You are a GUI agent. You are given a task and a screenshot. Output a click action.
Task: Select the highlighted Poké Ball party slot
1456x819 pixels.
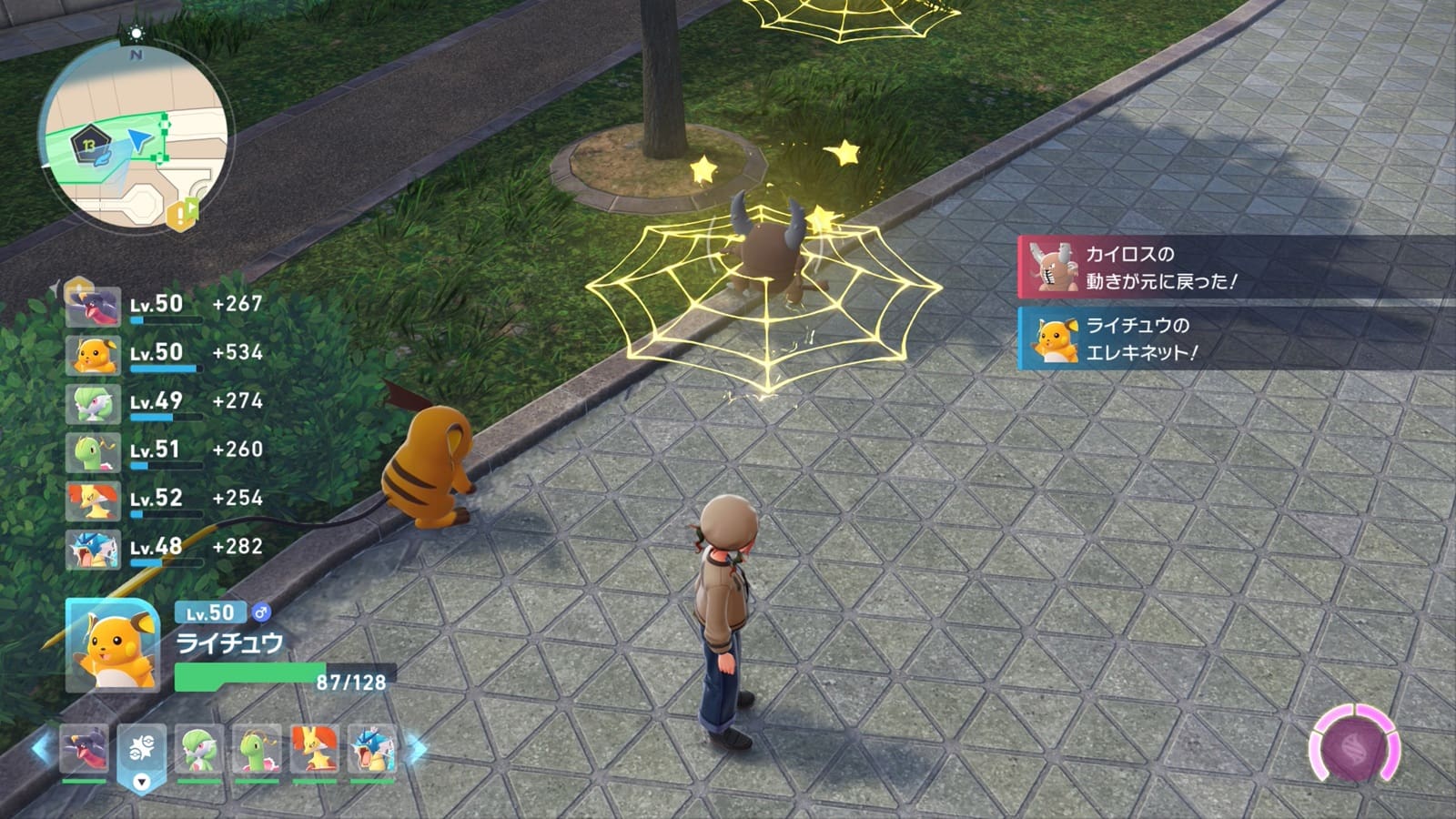(x=141, y=752)
